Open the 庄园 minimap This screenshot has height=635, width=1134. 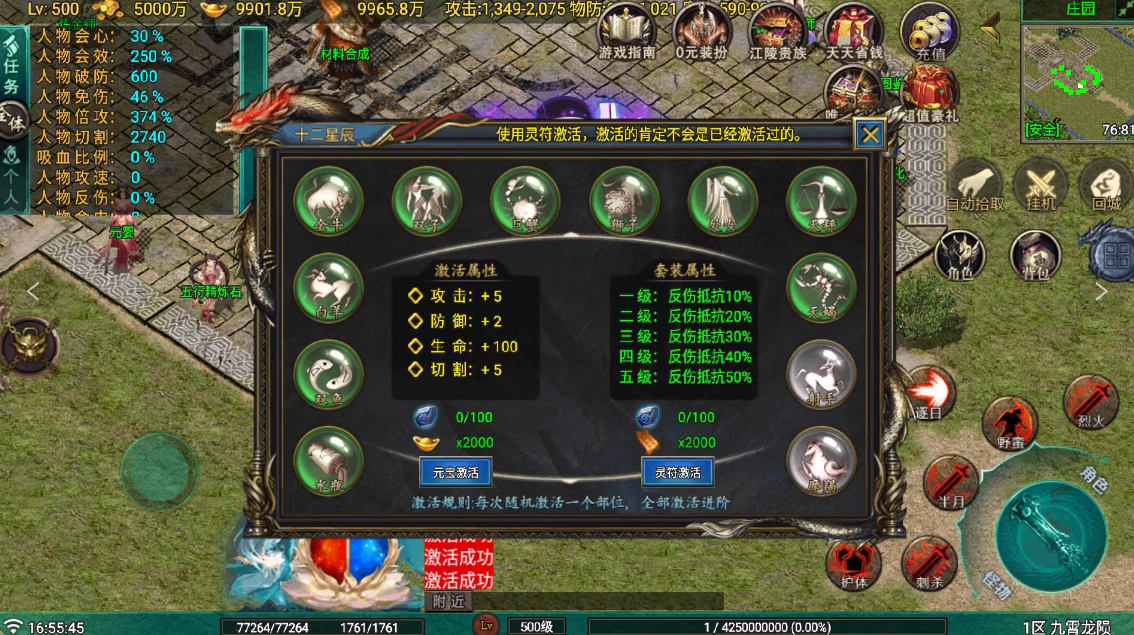[1077, 68]
